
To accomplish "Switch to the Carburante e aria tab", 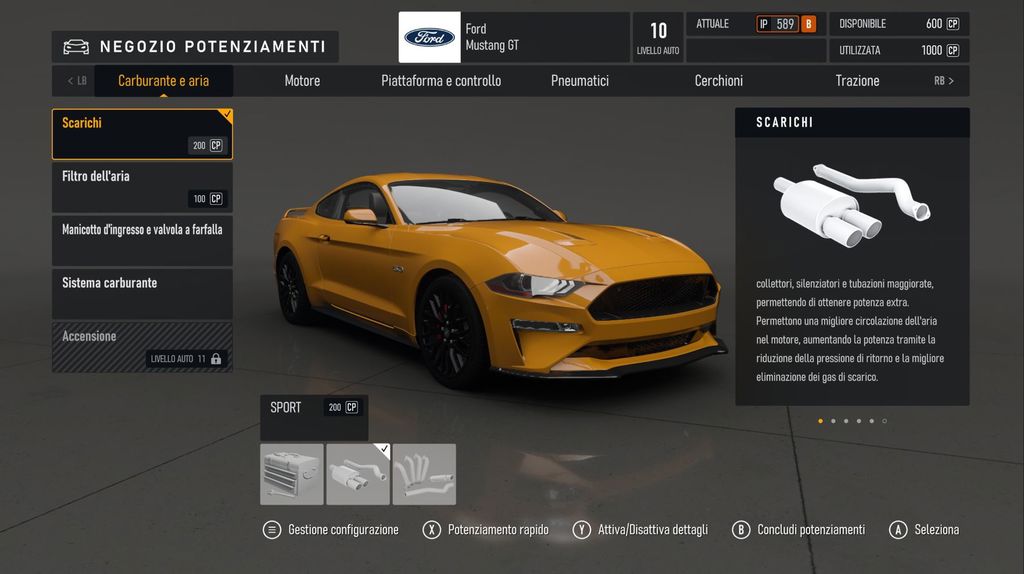I will [x=163, y=81].
